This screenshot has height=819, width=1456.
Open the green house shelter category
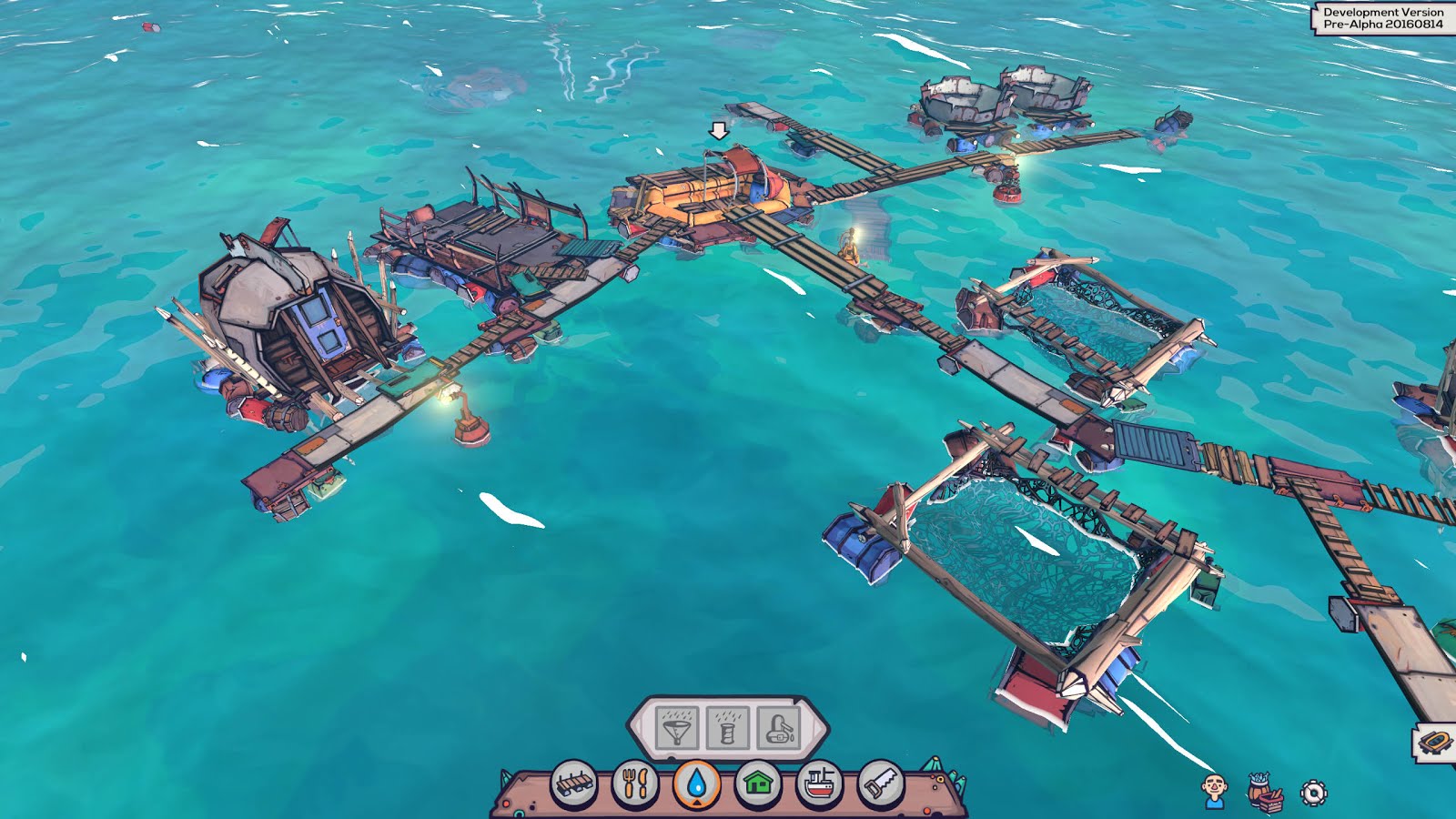pos(758,784)
